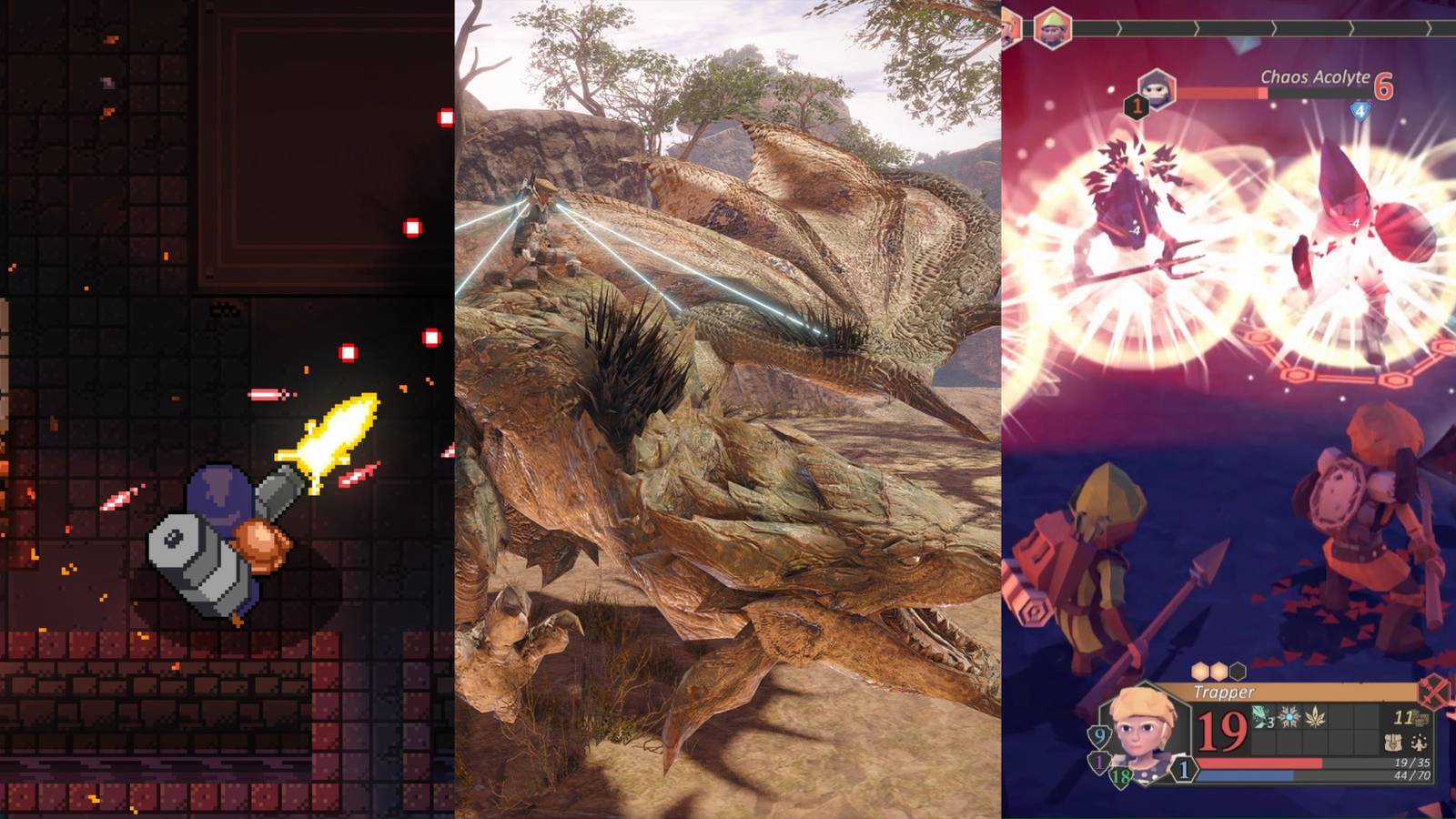This screenshot has width=1456, height=819.
Task: Toggle the first focus hexagon above Trapper
Action: pos(1198,672)
